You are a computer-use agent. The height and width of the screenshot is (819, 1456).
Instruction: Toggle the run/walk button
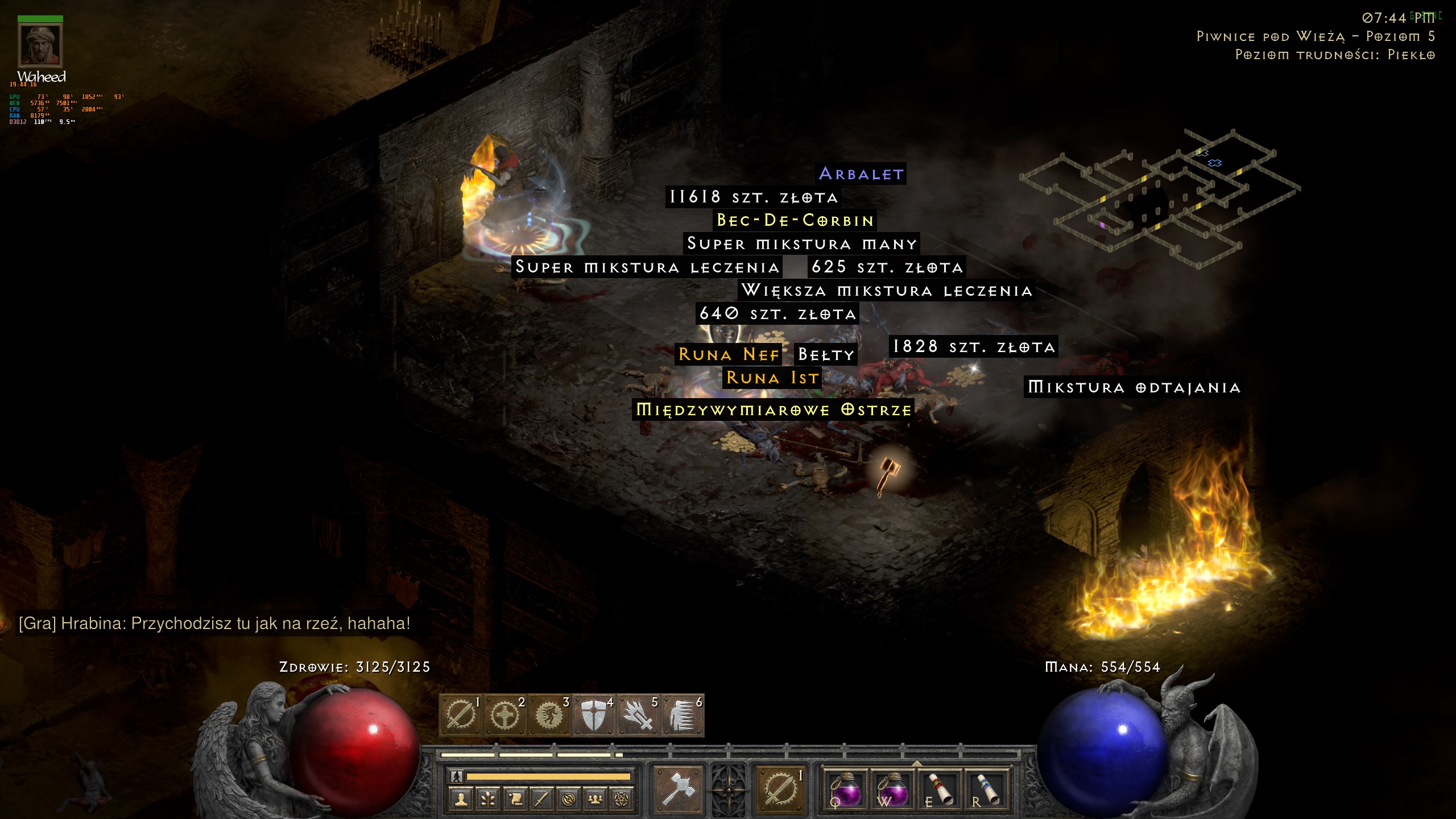pos(456,776)
